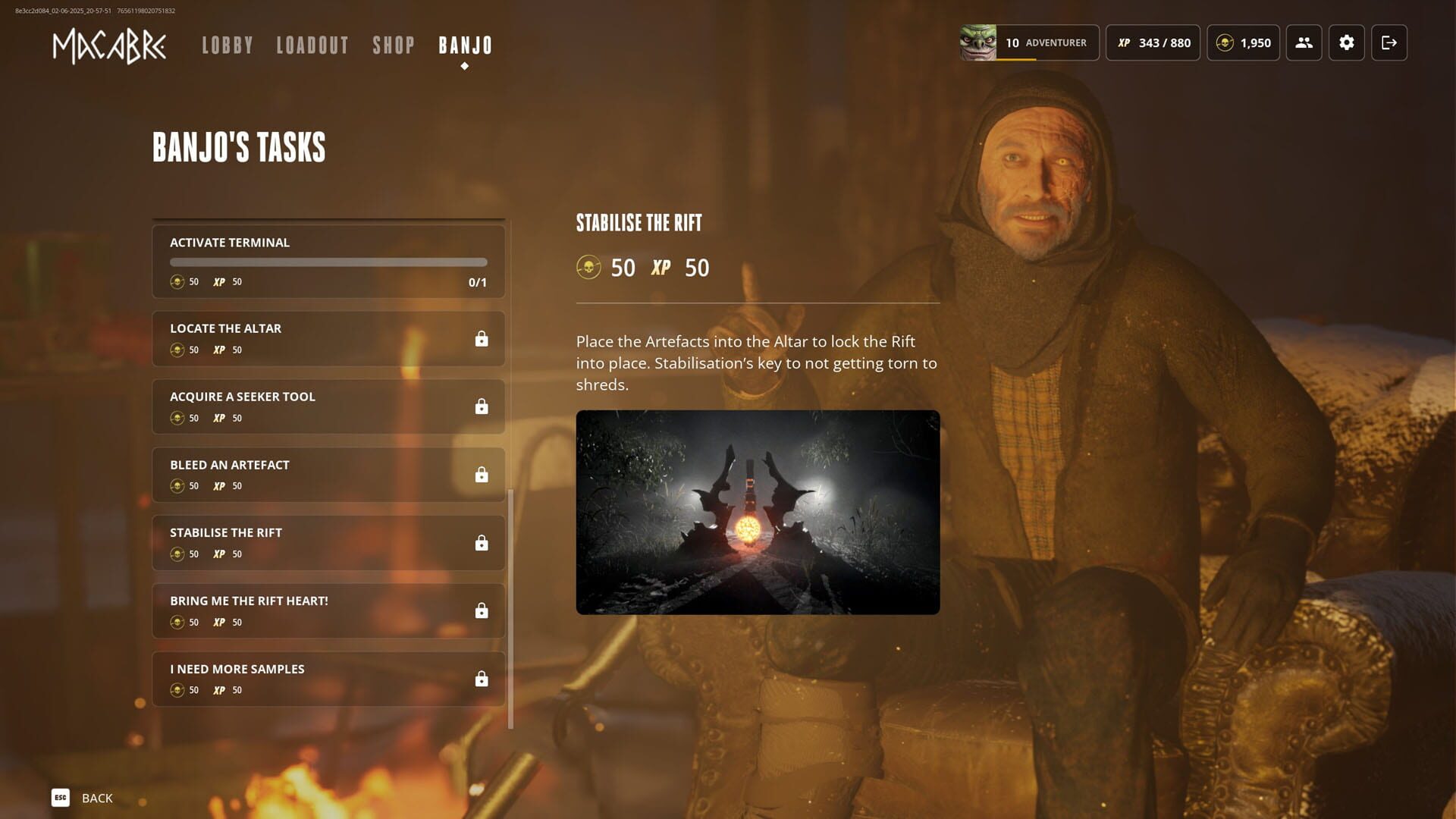Image resolution: width=1456 pixels, height=819 pixels.
Task: Click the altar rift preview image
Action: pos(758,510)
